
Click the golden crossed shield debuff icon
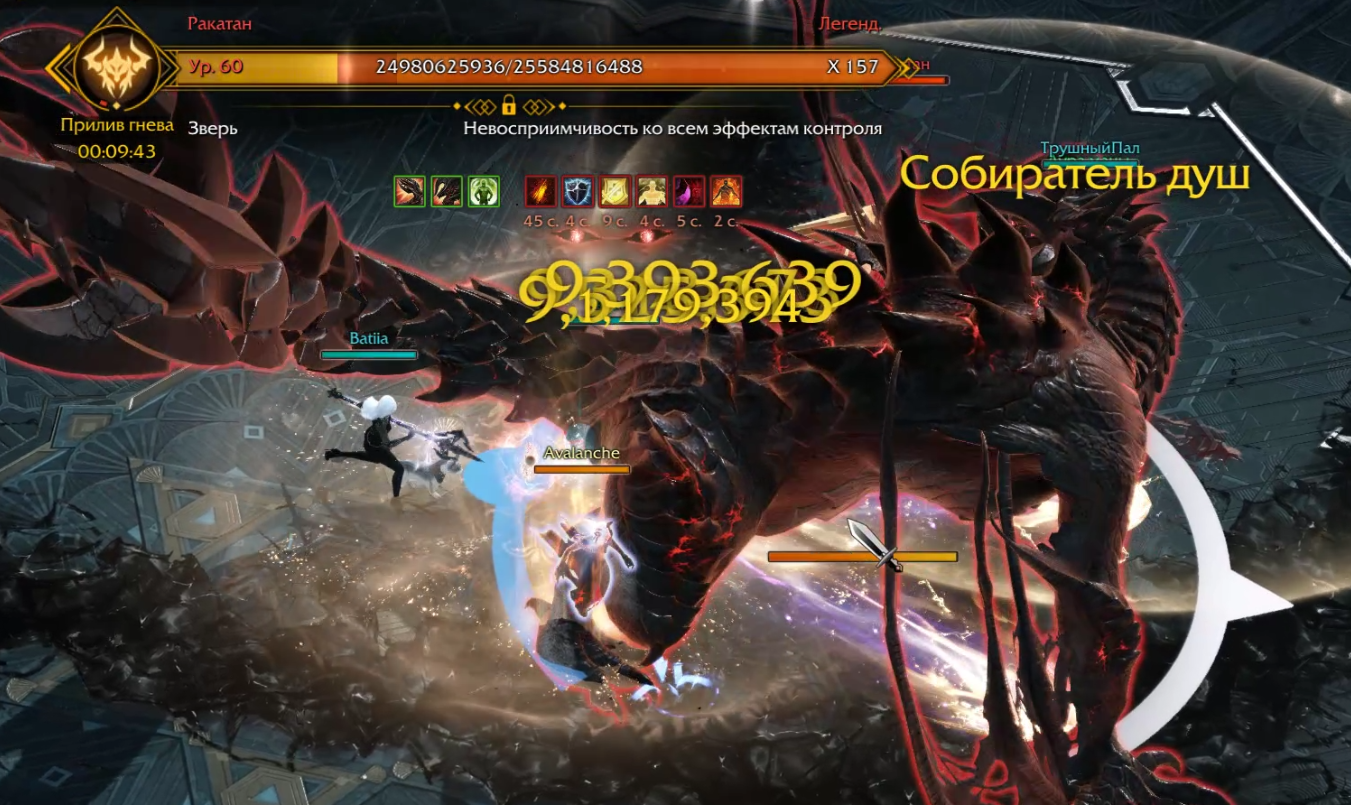615,191
